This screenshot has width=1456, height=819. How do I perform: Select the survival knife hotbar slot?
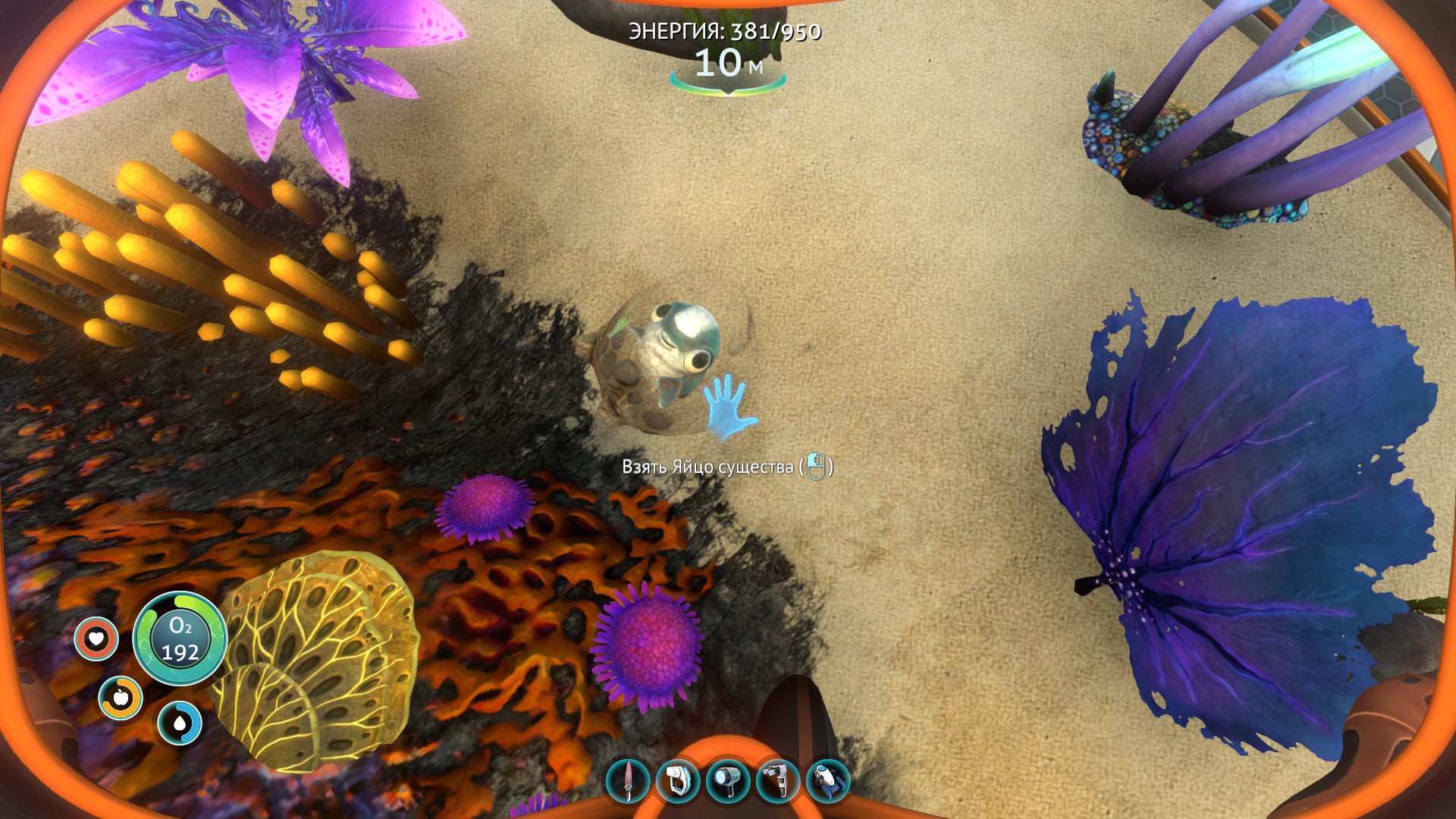coord(628,781)
